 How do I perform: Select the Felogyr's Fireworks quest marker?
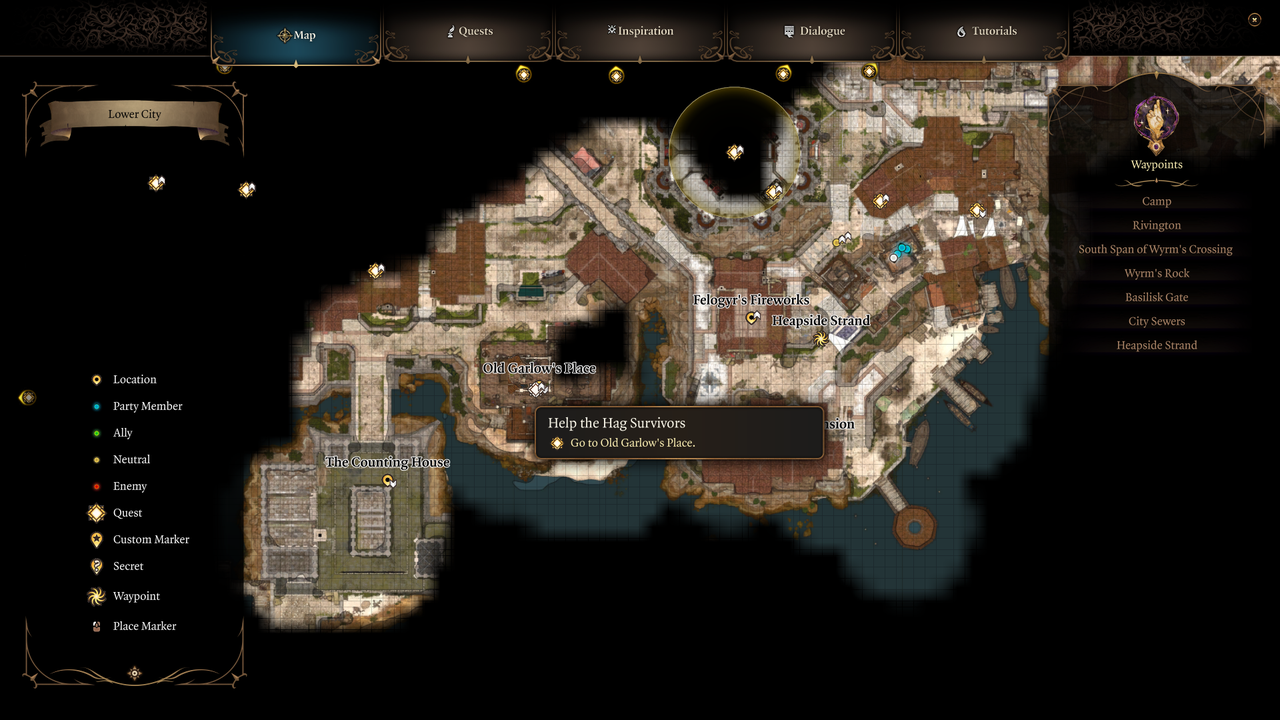pos(753,317)
